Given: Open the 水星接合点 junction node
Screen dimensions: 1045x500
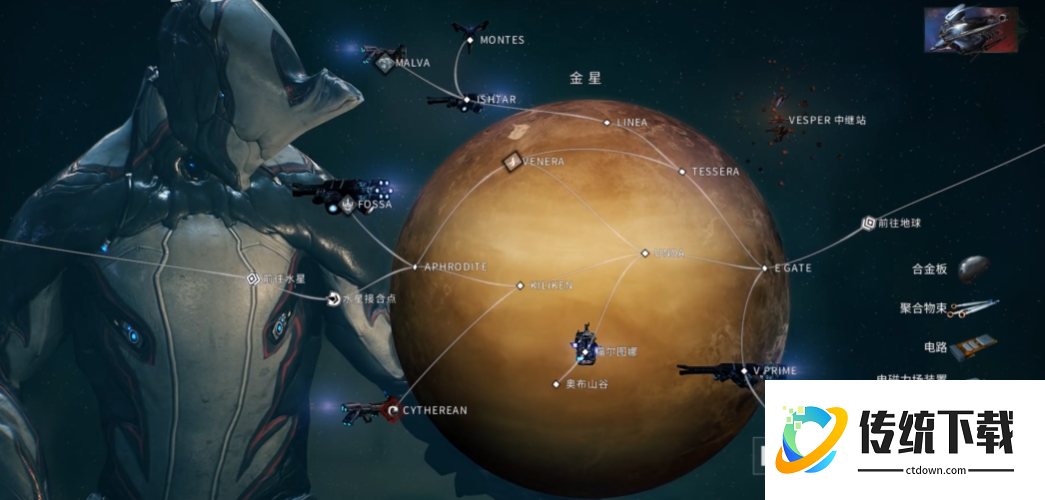Looking at the screenshot, I should pos(333,298).
